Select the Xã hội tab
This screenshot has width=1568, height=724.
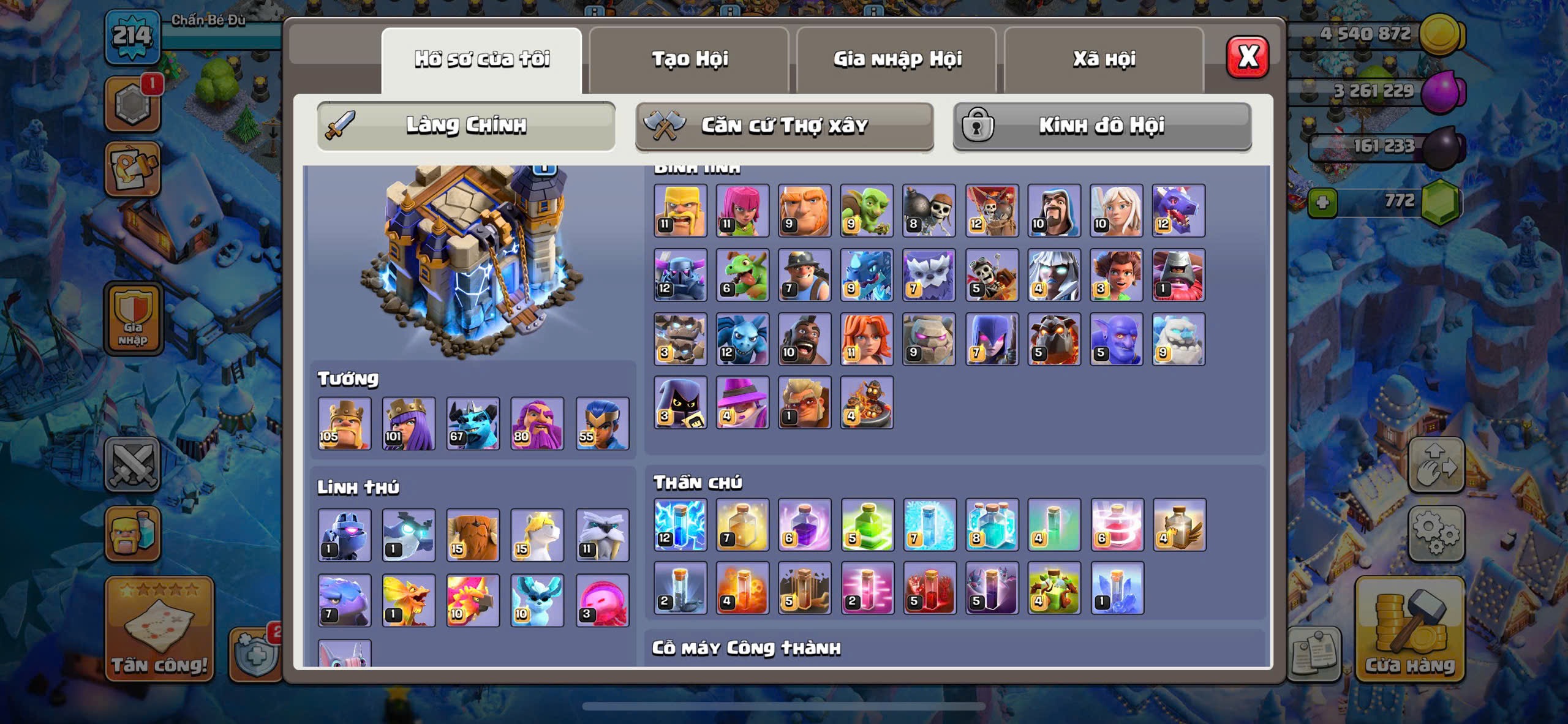[x=1104, y=59]
